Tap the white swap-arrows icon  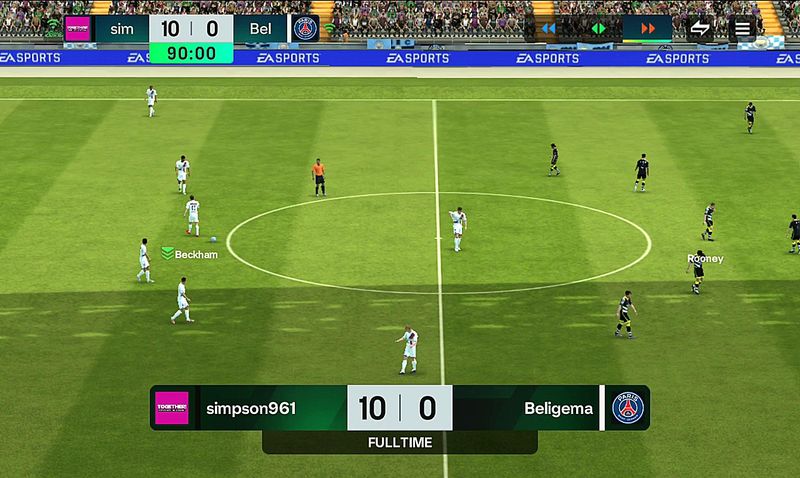700,28
